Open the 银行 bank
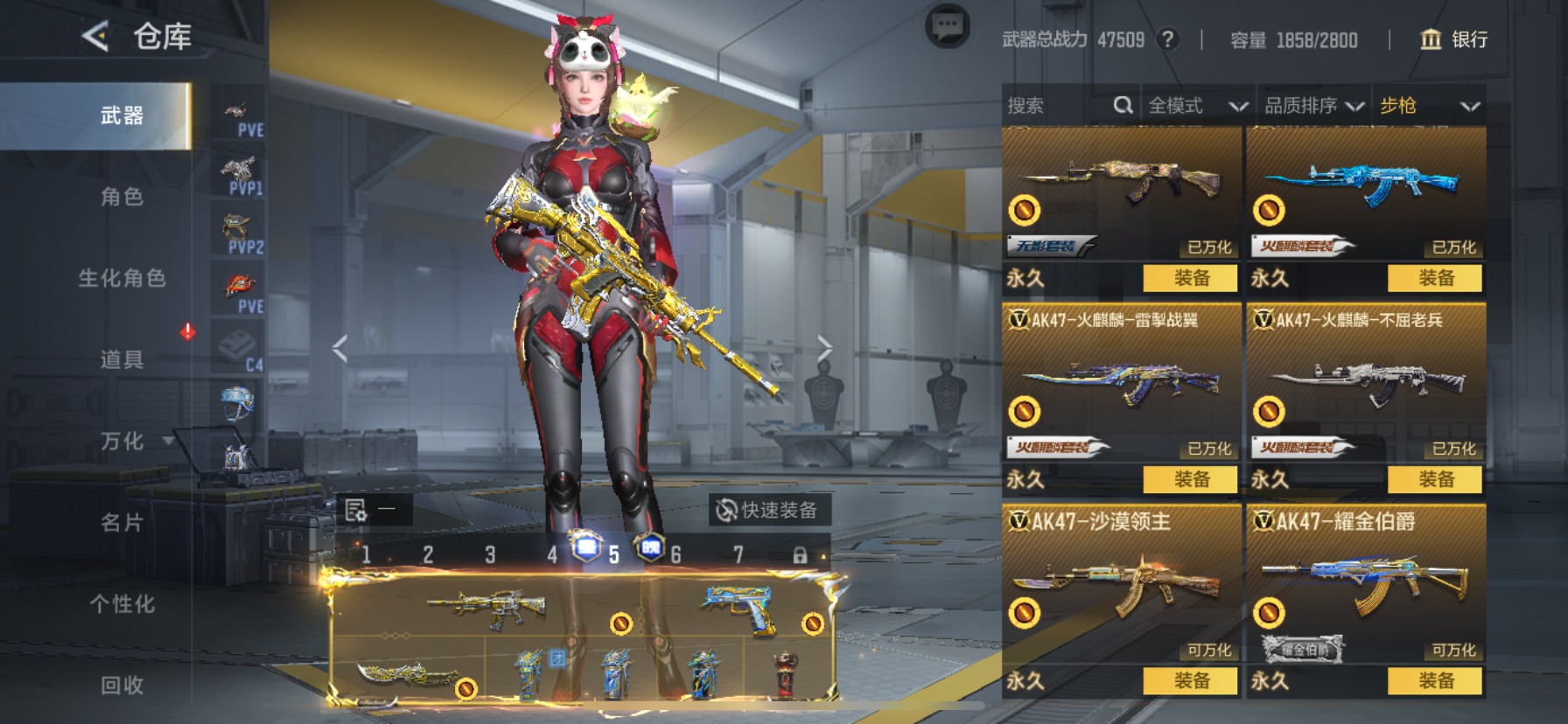Screen dimensions: 1568x724 pos(1453,39)
